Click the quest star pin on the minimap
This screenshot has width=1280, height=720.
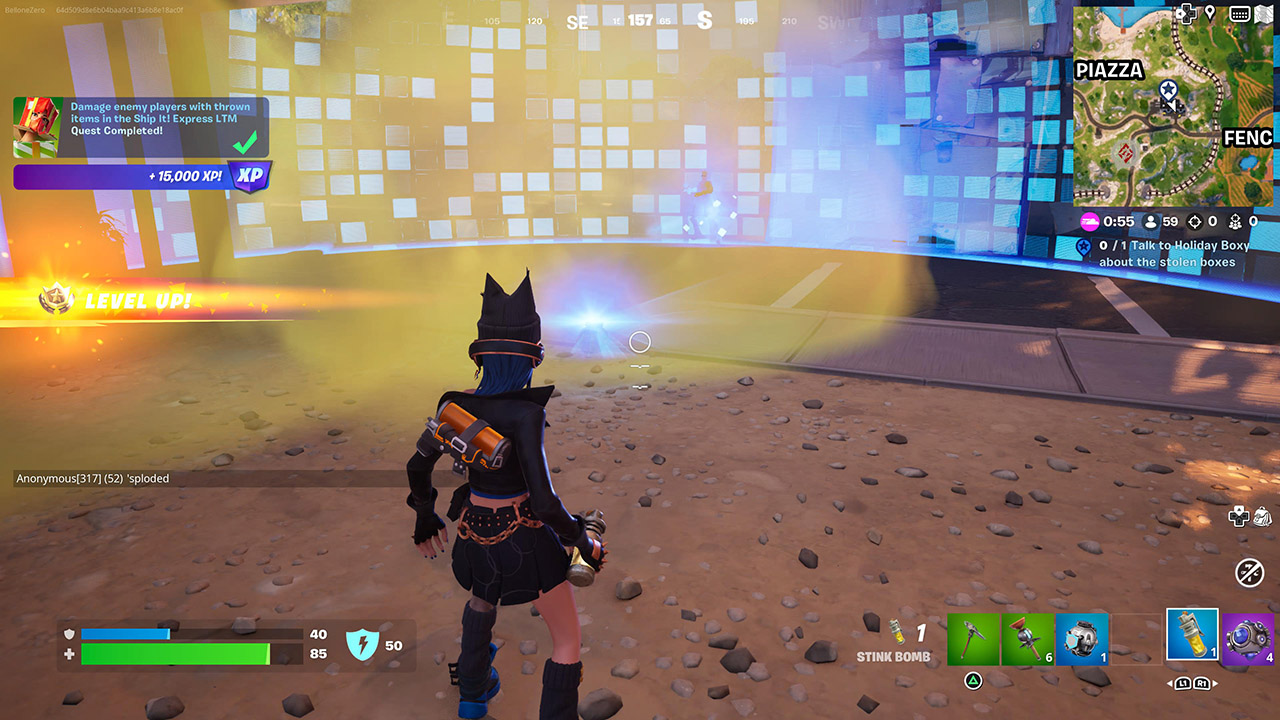point(1168,88)
